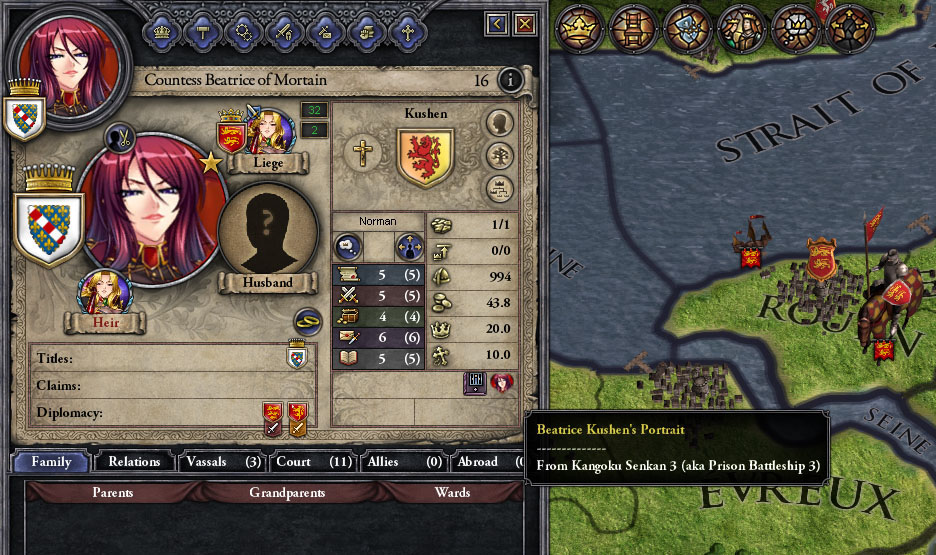Viewport: 936px width, 555px height.
Task: Select the Family tab
Action: tap(51, 462)
